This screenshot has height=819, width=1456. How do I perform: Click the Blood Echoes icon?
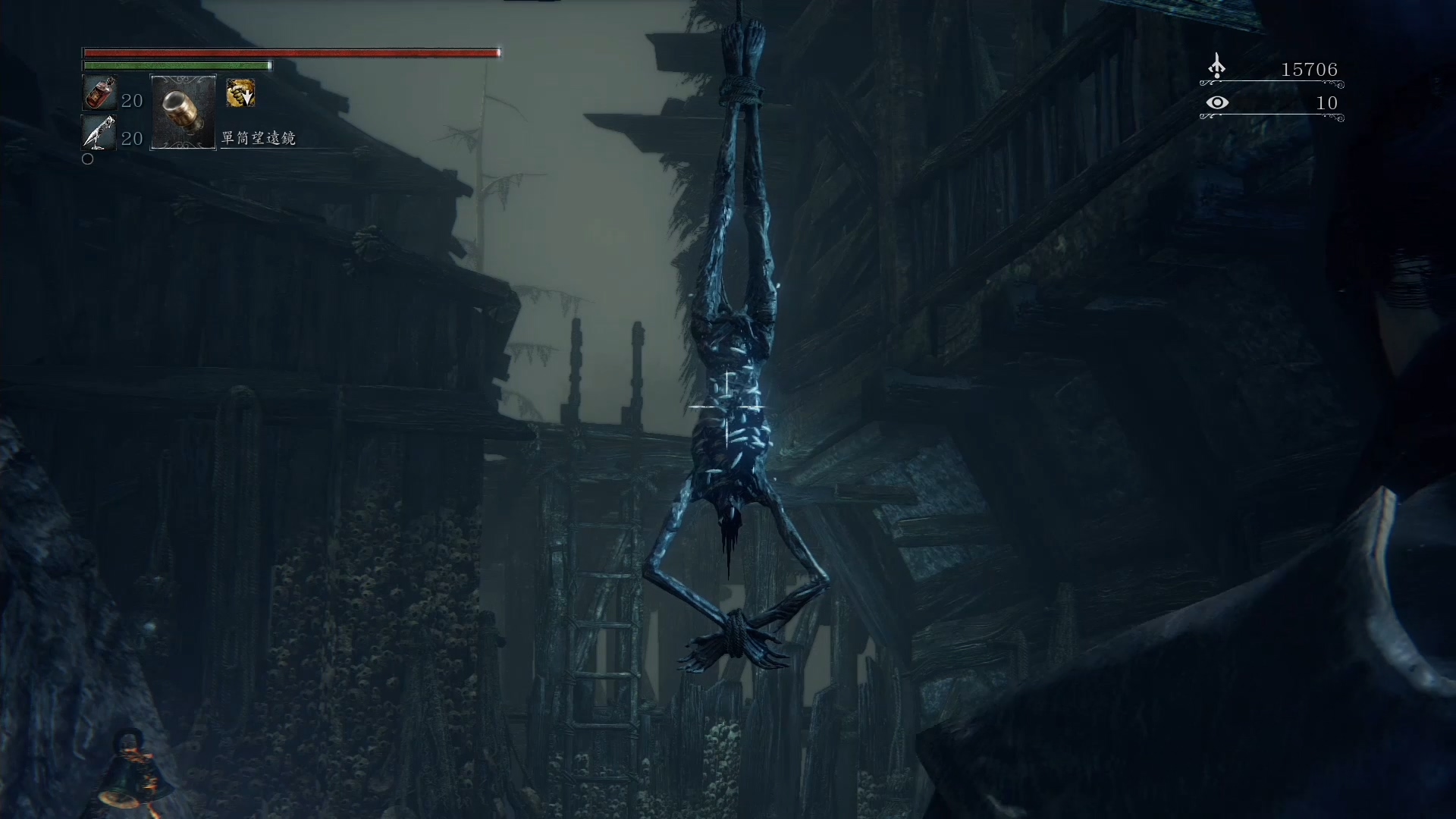tap(1216, 67)
